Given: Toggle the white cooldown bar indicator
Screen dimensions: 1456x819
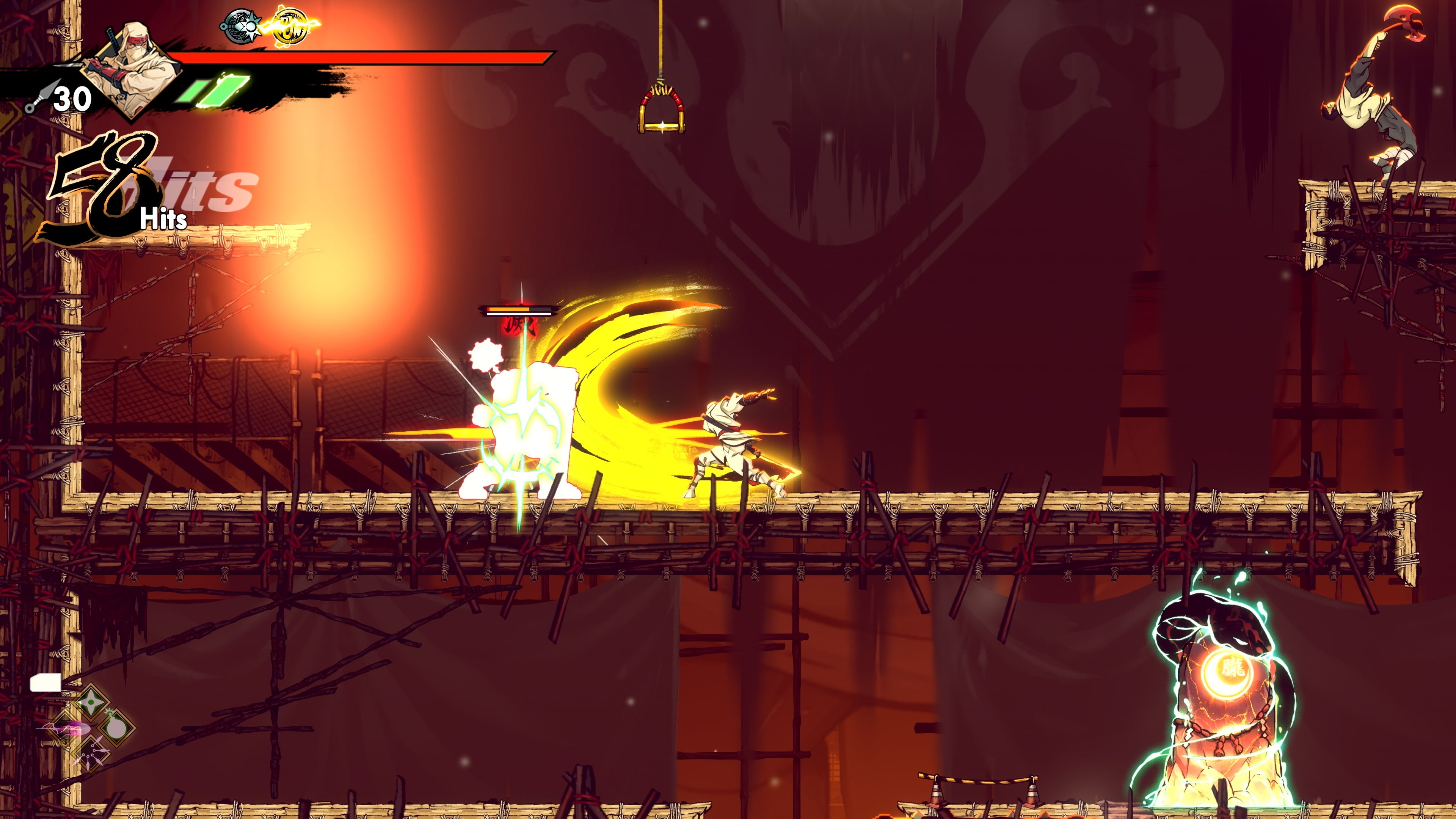Looking at the screenshot, I should click(x=46, y=682).
